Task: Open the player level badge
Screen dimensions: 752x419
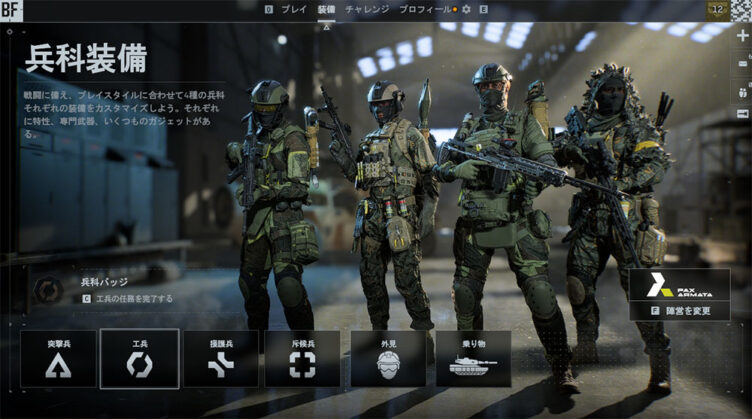Action: pos(716,9)
